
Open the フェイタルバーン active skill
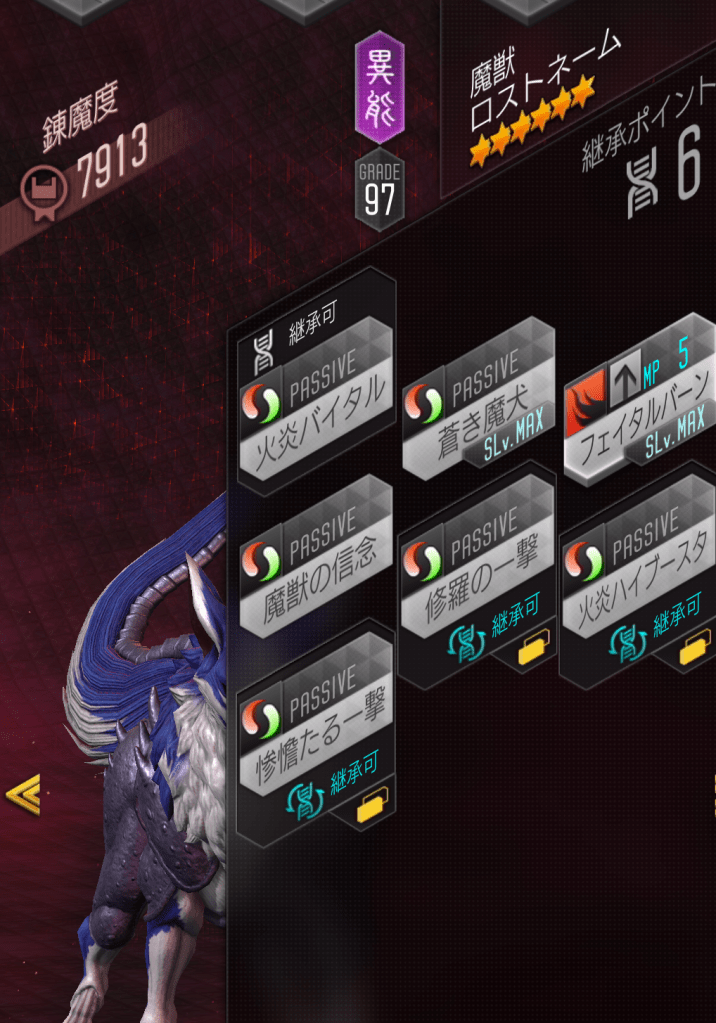638,407
